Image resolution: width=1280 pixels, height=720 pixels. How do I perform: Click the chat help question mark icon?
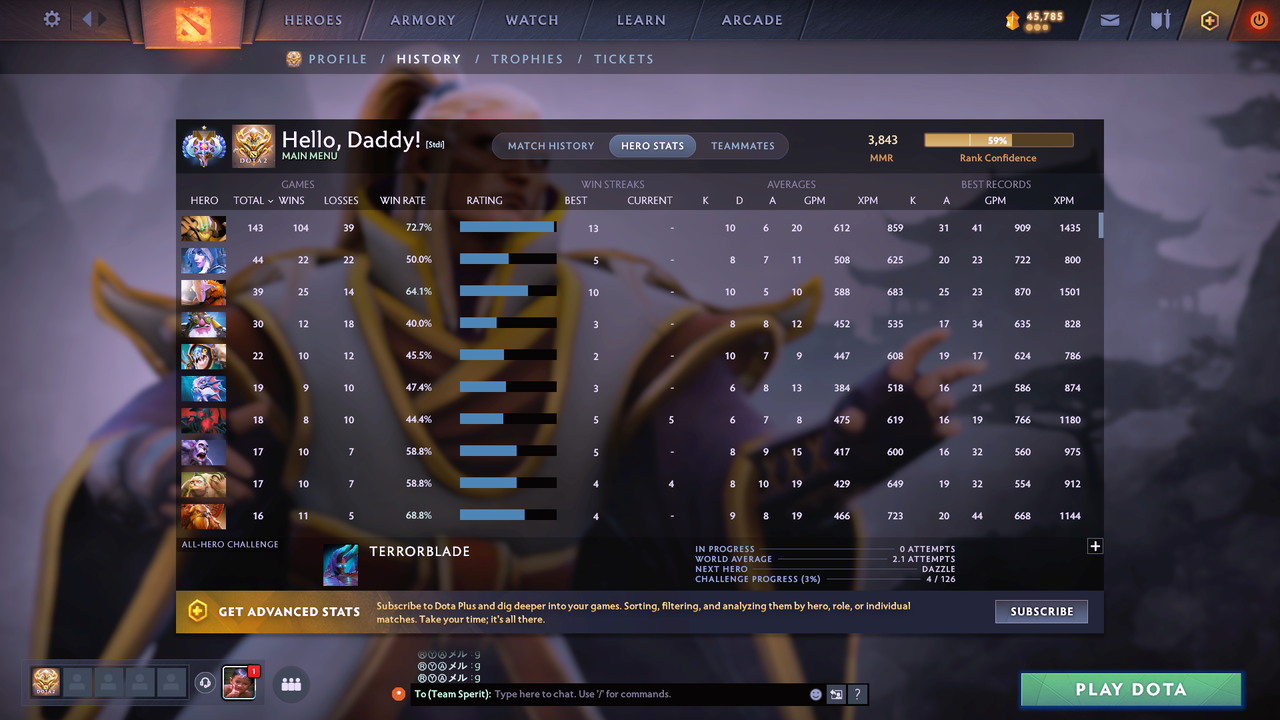pos(857,693)
